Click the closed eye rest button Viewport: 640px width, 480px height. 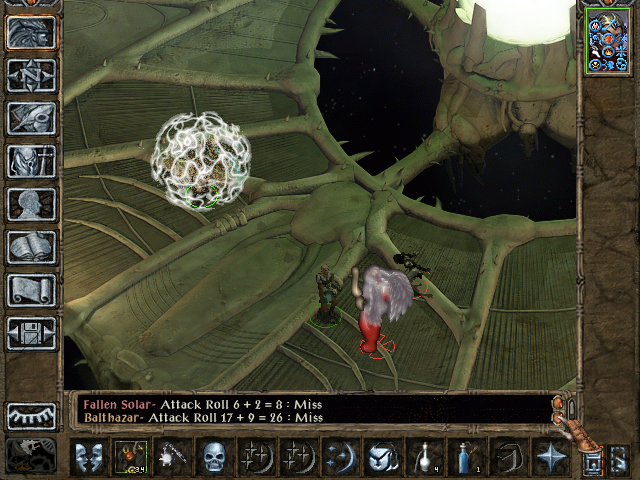pos(31,416)
